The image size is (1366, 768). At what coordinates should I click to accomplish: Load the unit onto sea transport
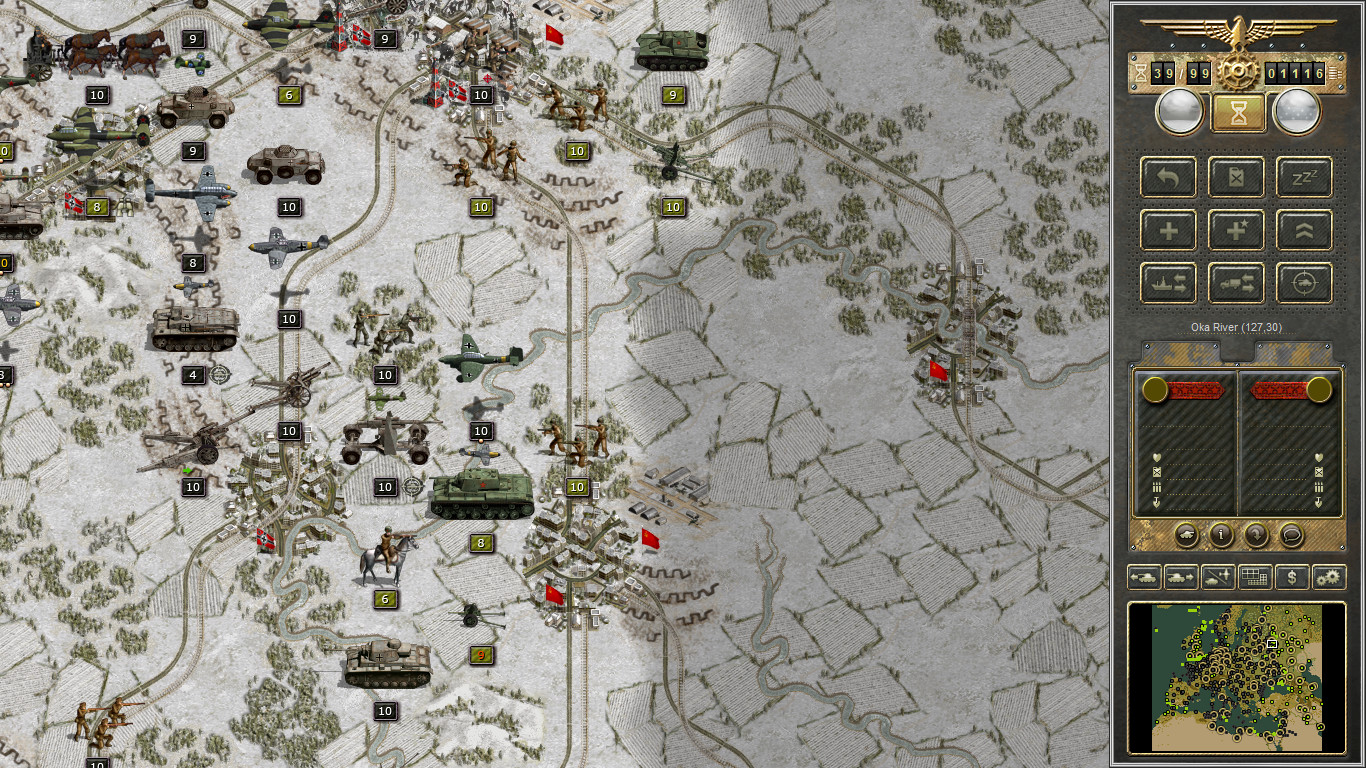click(x=1167, y=283)
